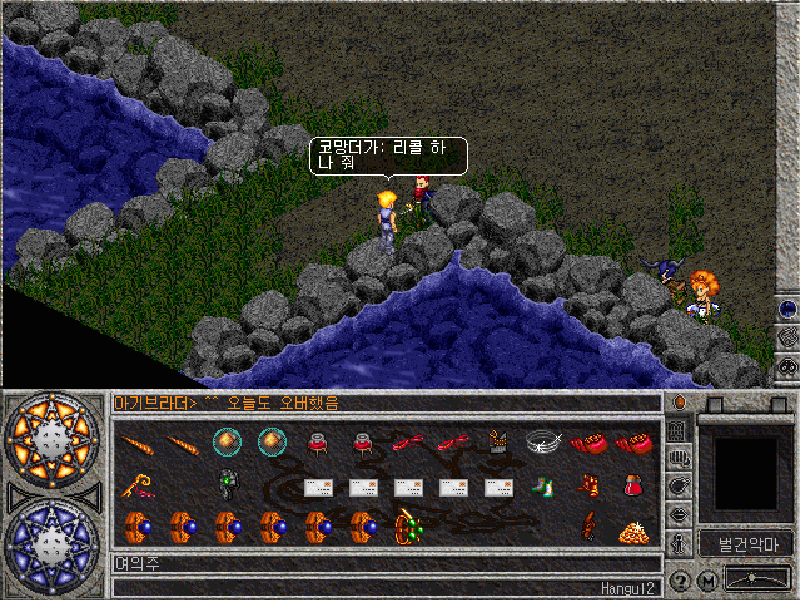The image size is (800, 600).
Task: Select the silver ring hoop item
Action: pyautogui.click(x=543, y=441)
